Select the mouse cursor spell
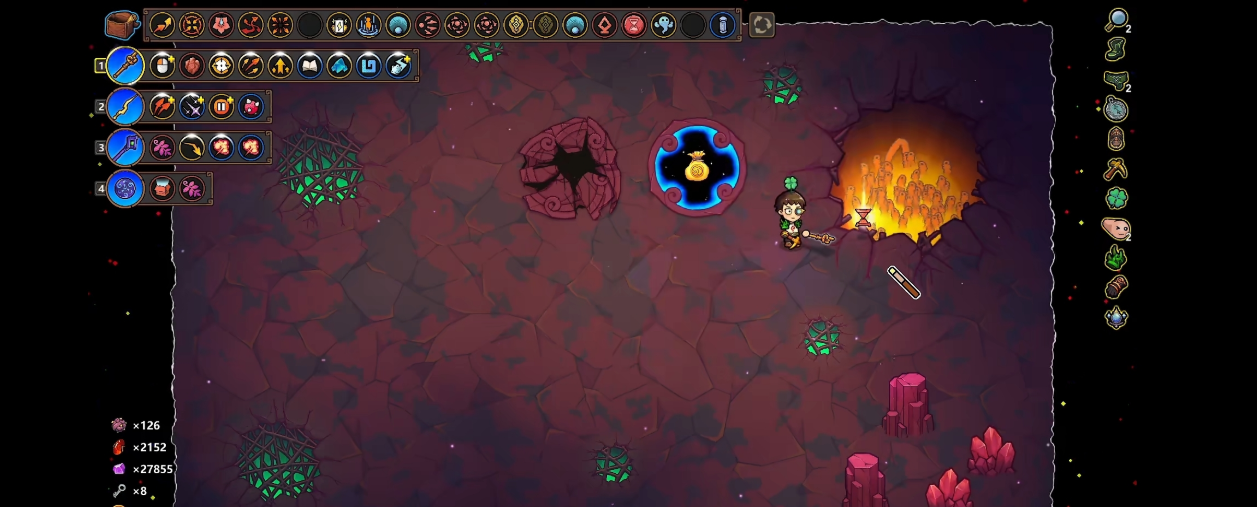Viewport: 1257px width, 507px height. (162, 66)
